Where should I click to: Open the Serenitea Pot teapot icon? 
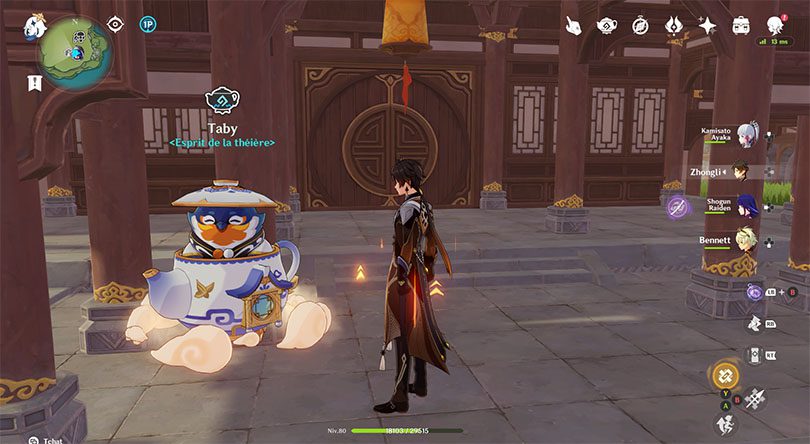tap(607, 25)
